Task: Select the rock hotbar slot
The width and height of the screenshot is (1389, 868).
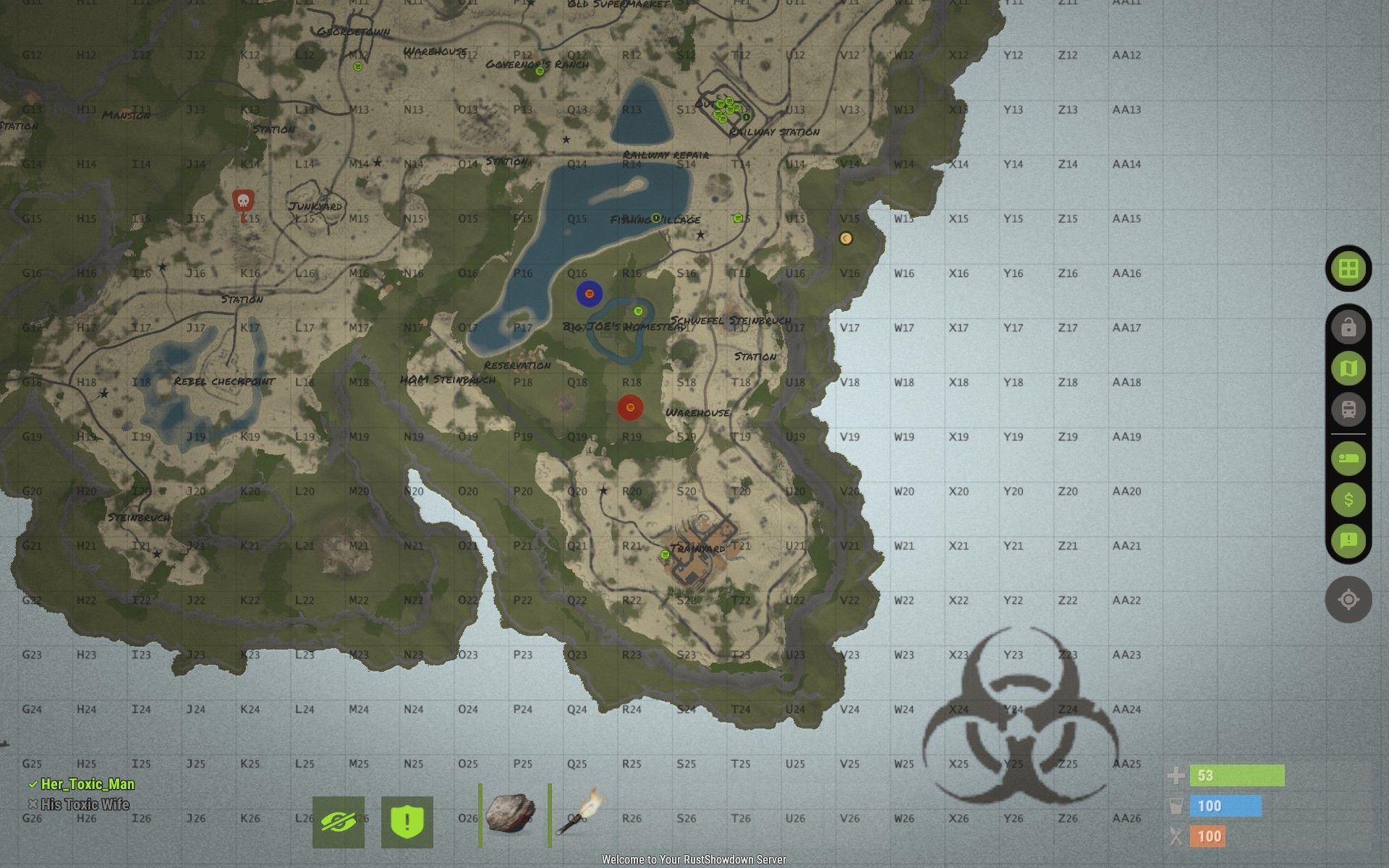Action: coord(511,813)
